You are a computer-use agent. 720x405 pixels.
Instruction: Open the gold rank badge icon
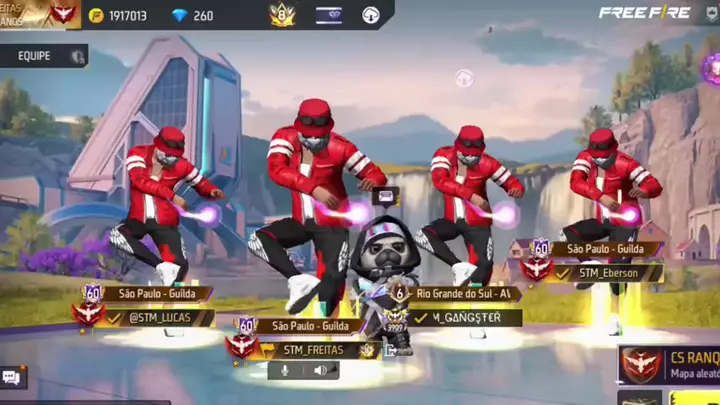(281, 15)
